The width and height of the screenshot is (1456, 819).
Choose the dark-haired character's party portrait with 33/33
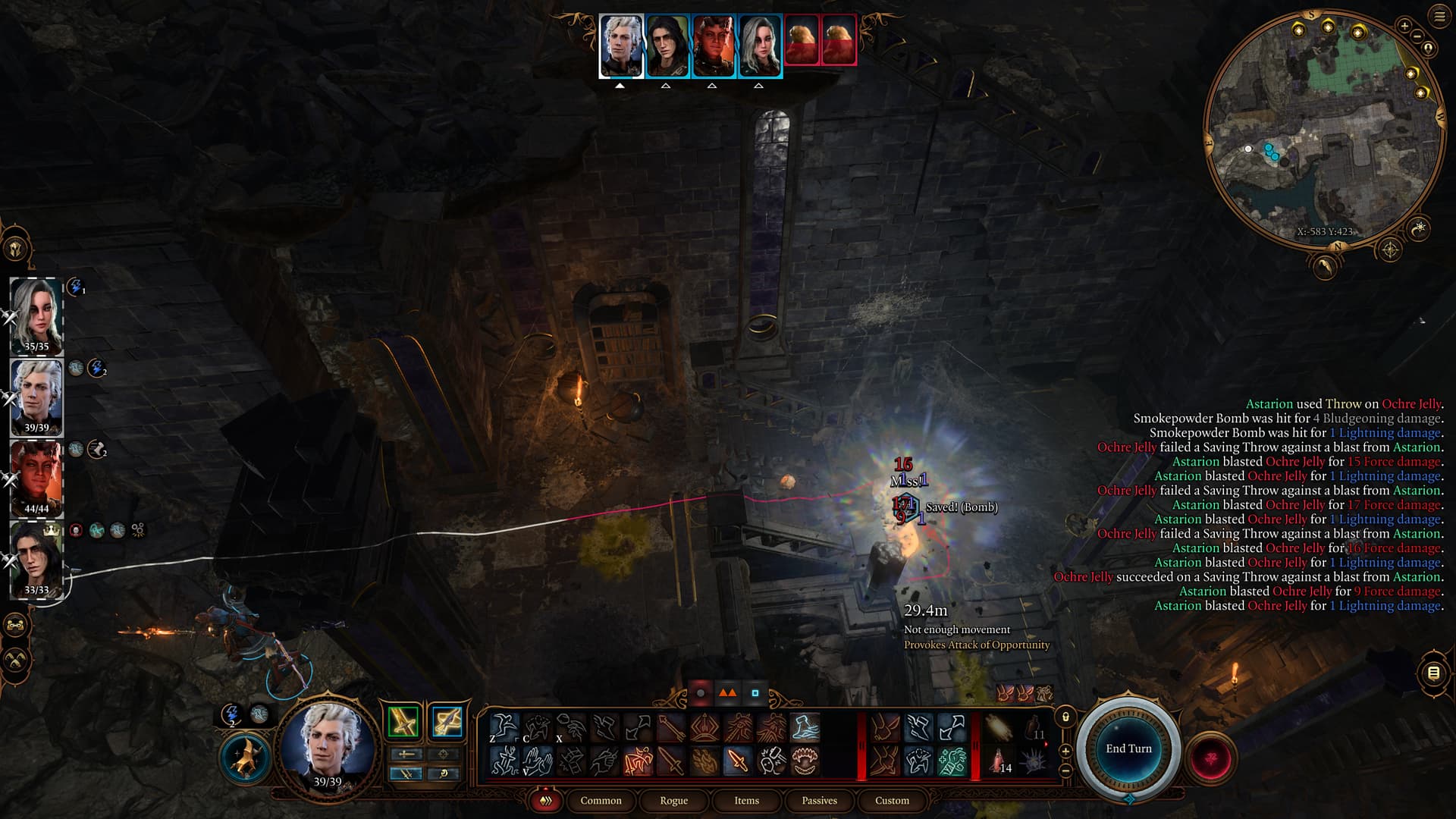point(36,560)
